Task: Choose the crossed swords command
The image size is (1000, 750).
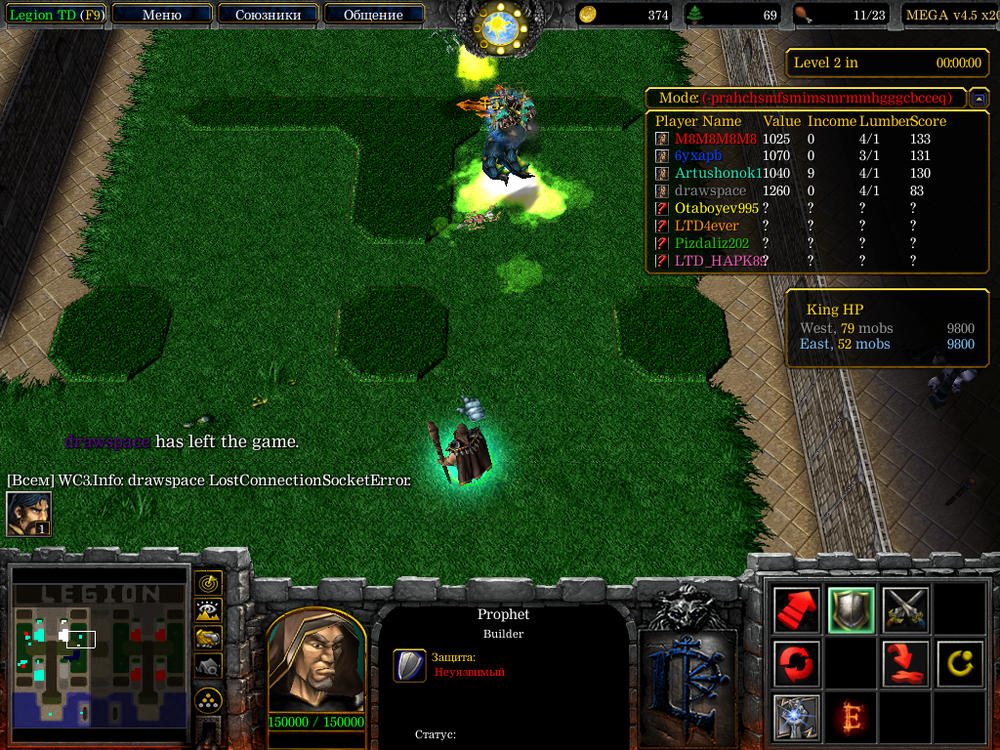Action: coord(906,609)
